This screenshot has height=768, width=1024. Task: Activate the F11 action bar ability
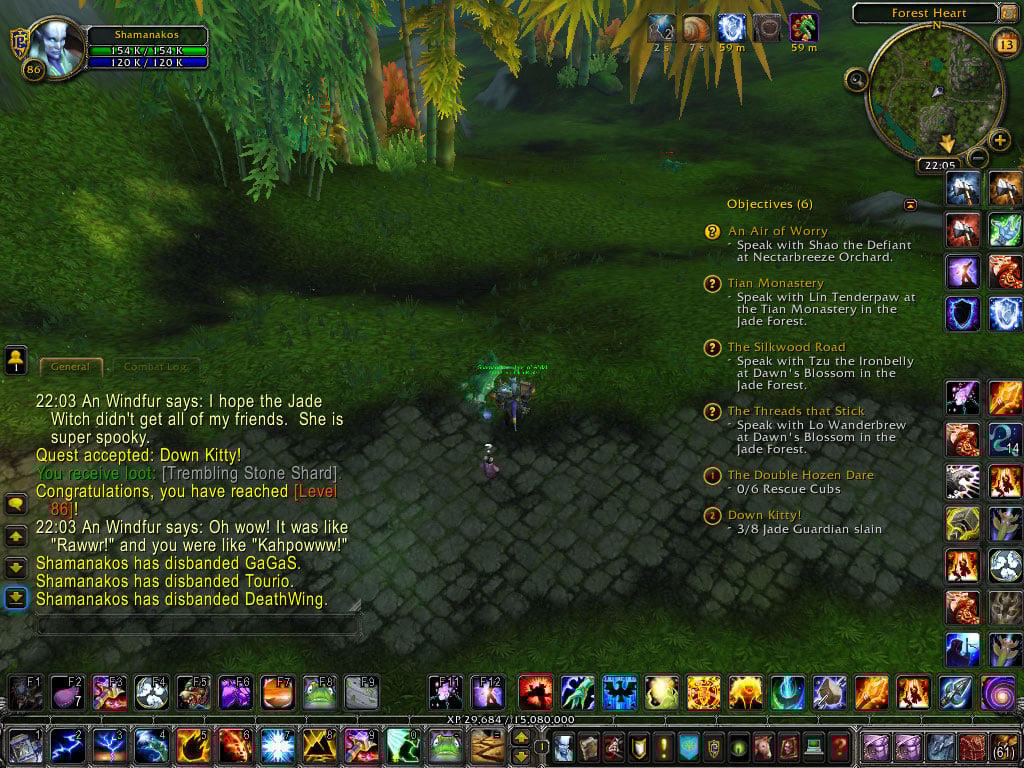pyautogui.click(x=445, y=692)
